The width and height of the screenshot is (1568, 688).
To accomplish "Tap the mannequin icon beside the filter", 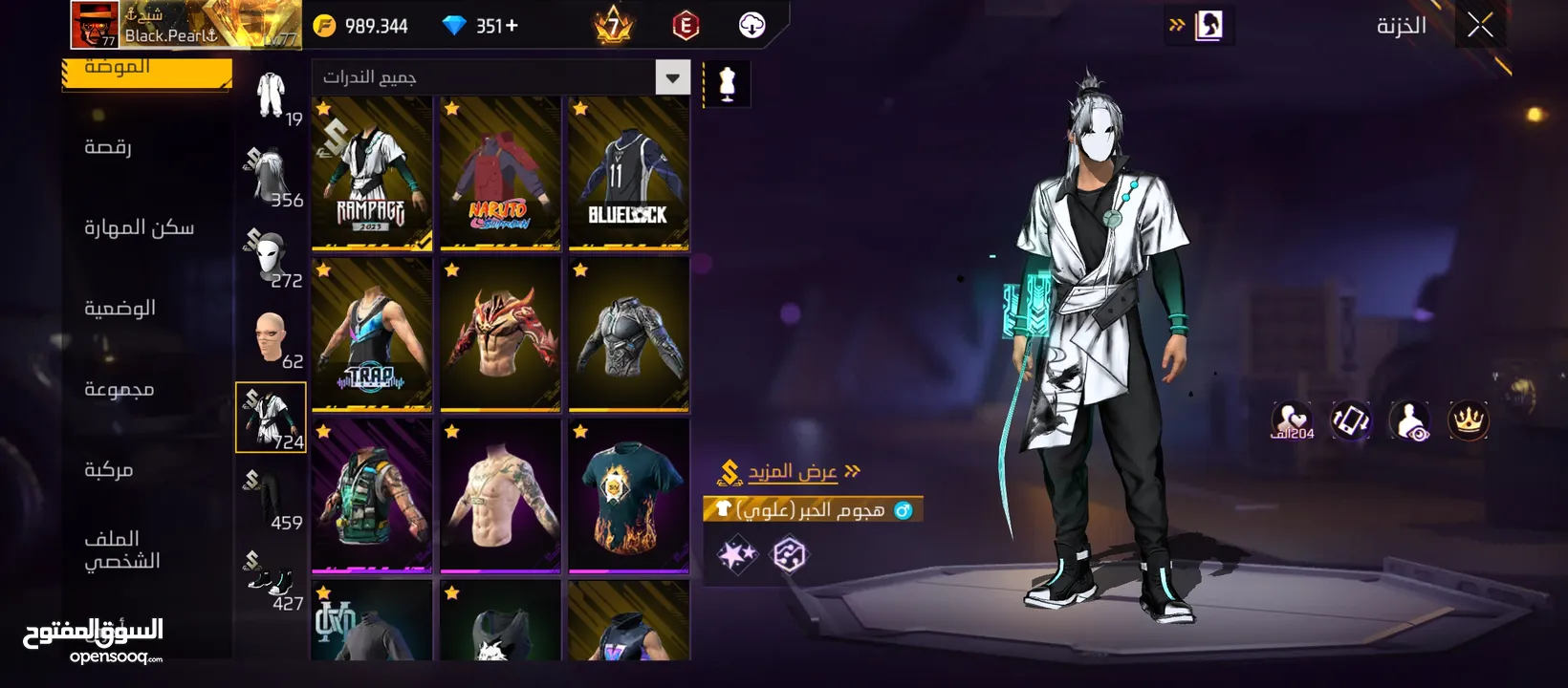I will click(727, 85).
